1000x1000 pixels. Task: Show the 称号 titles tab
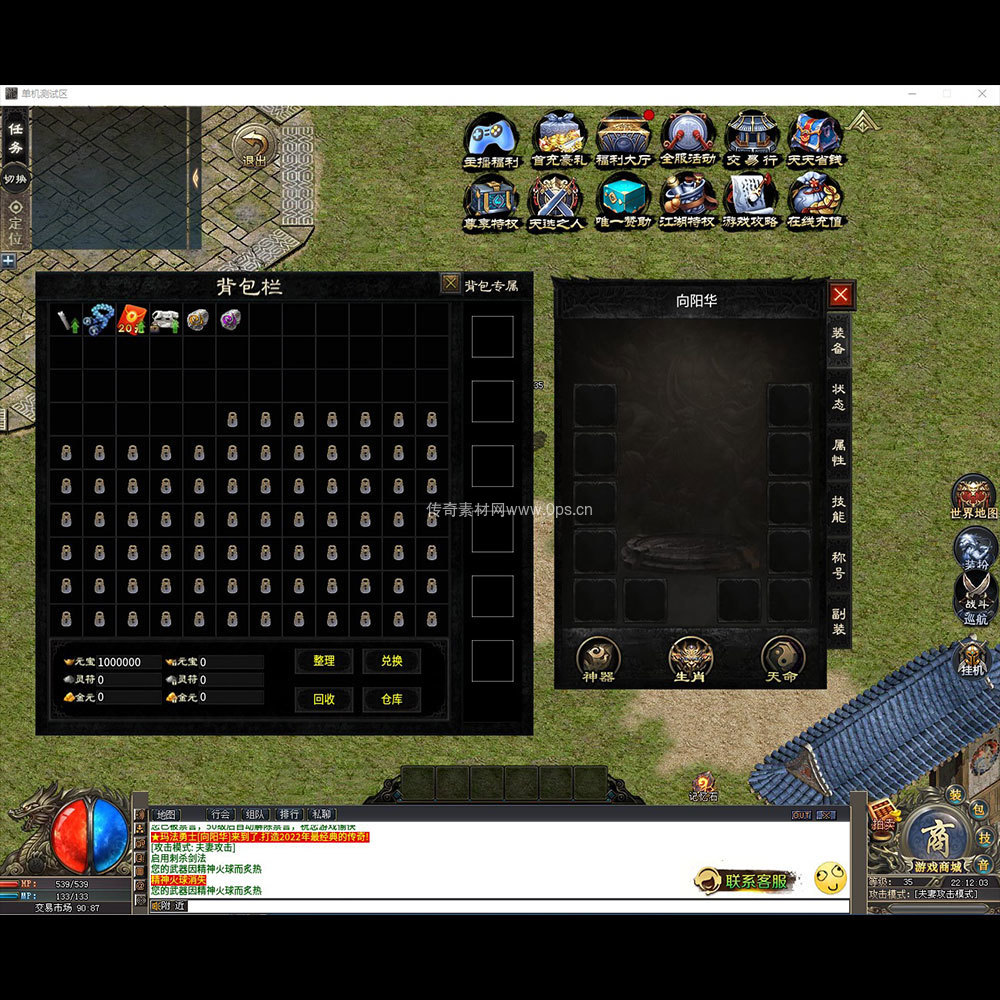coord(838,565)
